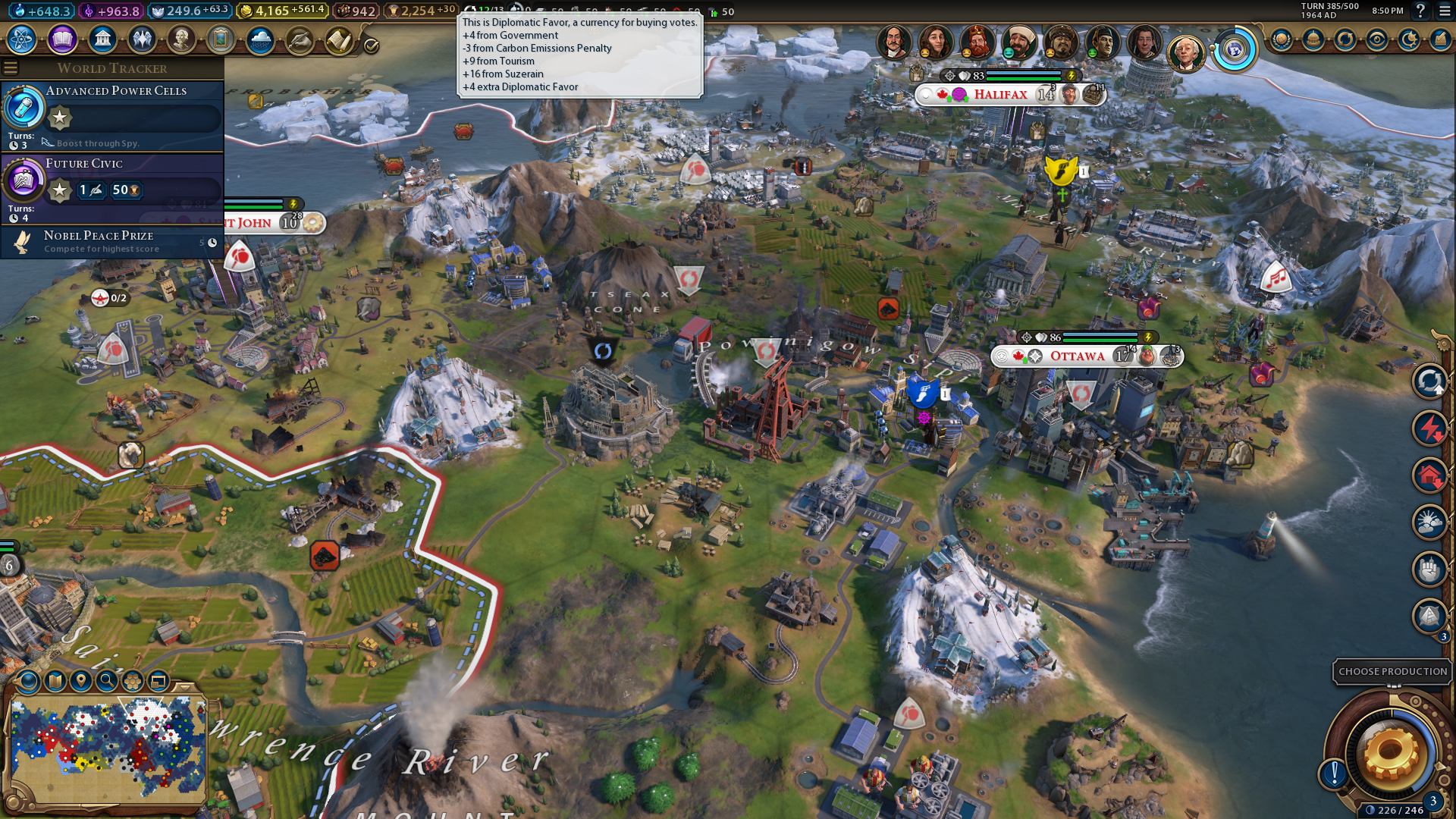Show the Climate rain cloud panel
1456x819 pixels.
point(260,39)
